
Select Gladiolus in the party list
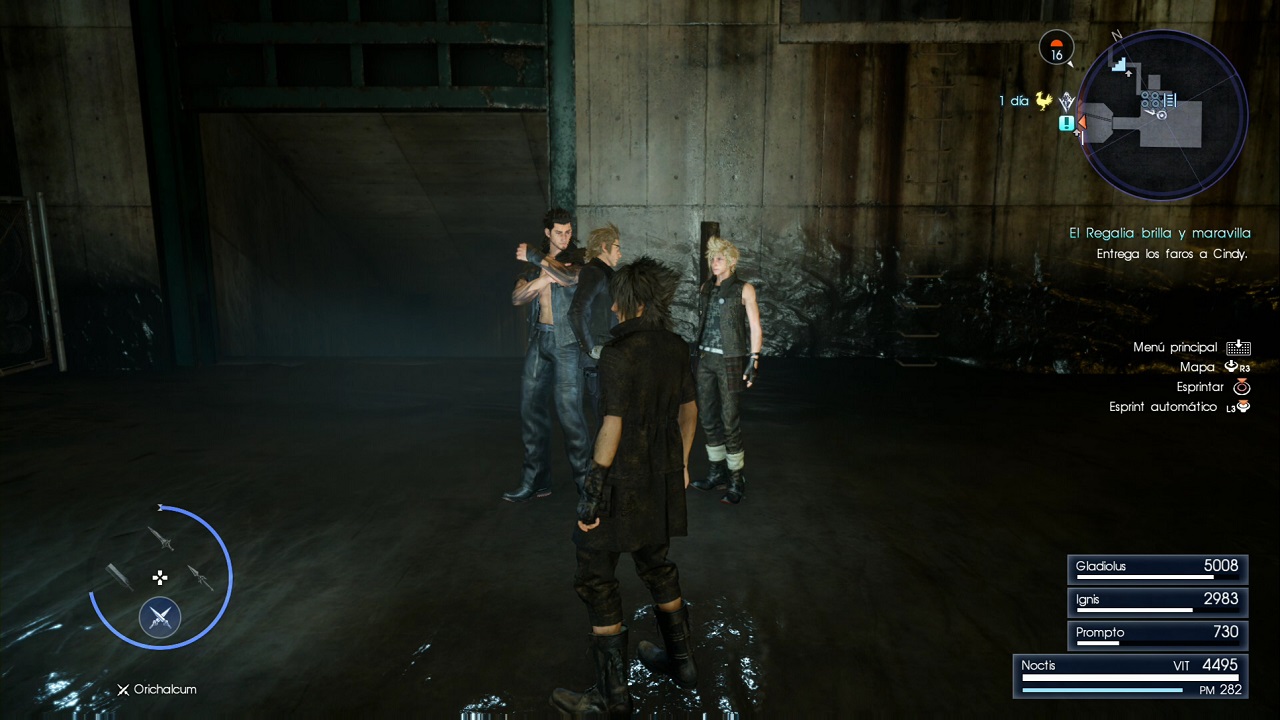[x=1158, y=568]
